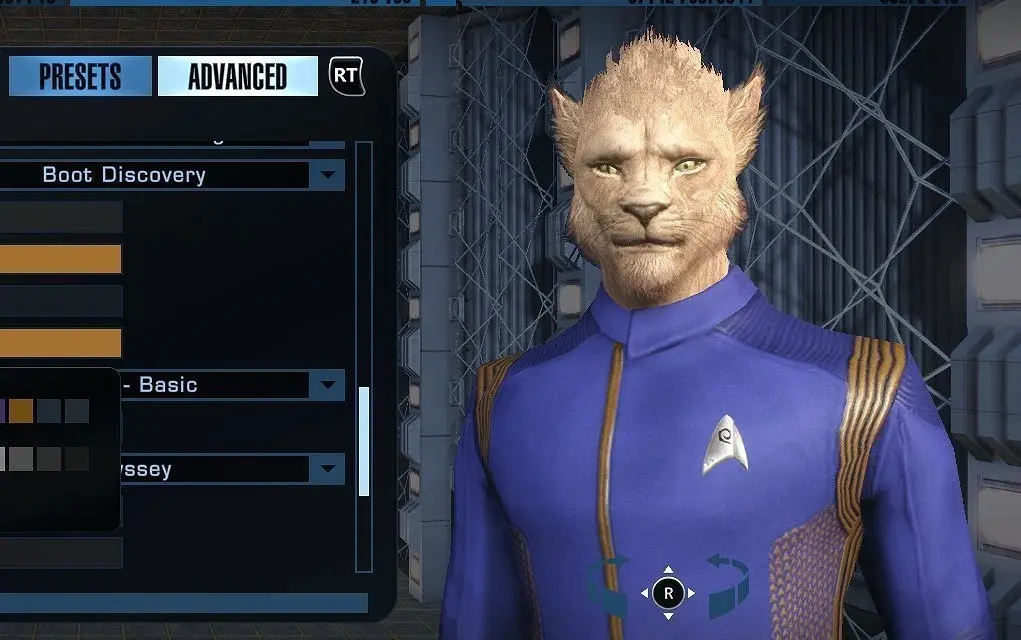
Task: Choose the purple swatch in the palette
Action: coord(2,410)
